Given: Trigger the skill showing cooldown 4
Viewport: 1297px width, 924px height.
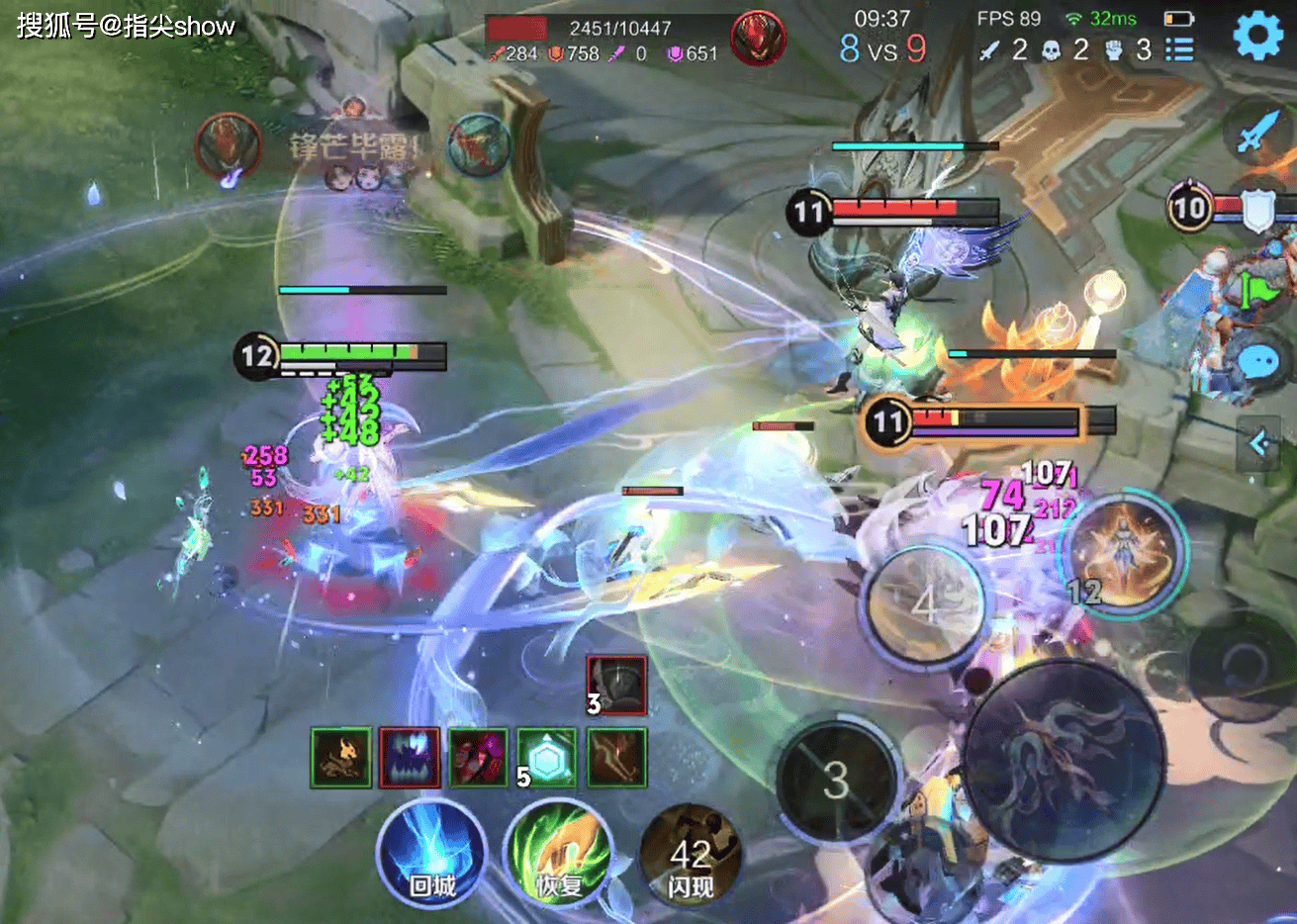Looking at the screenshot, I should click(923, 603).
